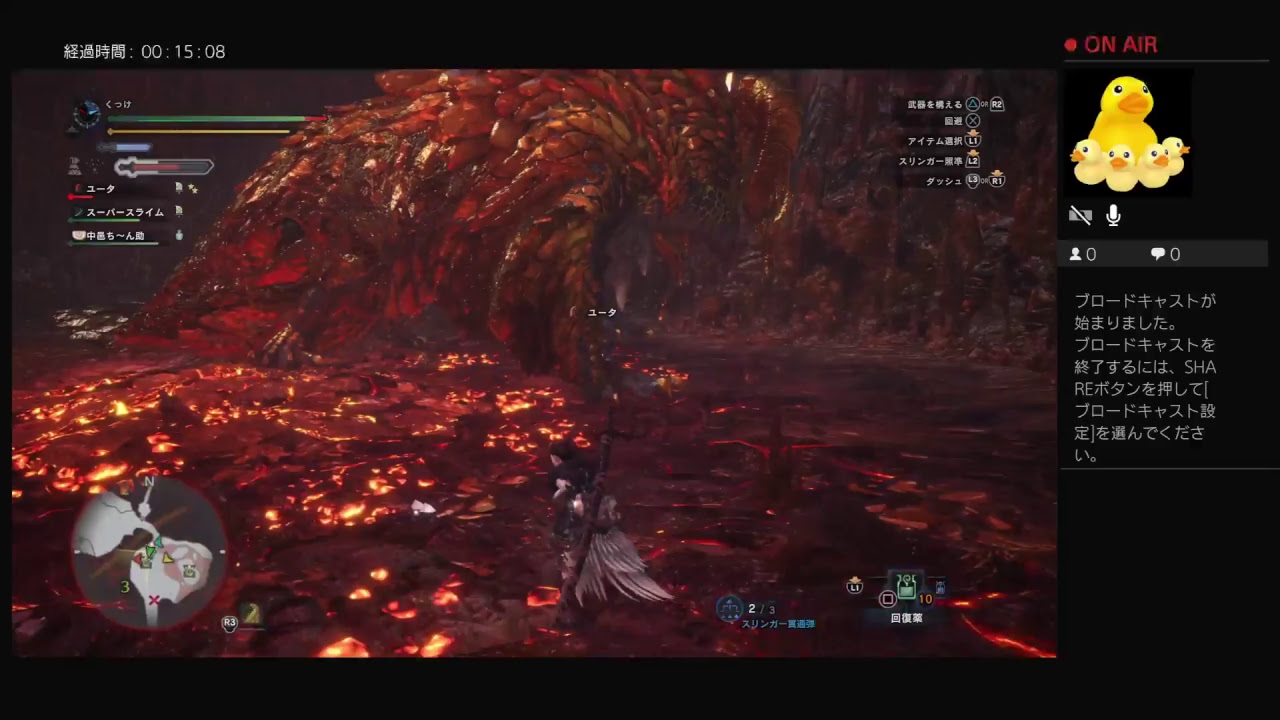This screenshot has height=720, width=1280.
Task: Select party member ユータ in hunter list
Action: point(101,189)
